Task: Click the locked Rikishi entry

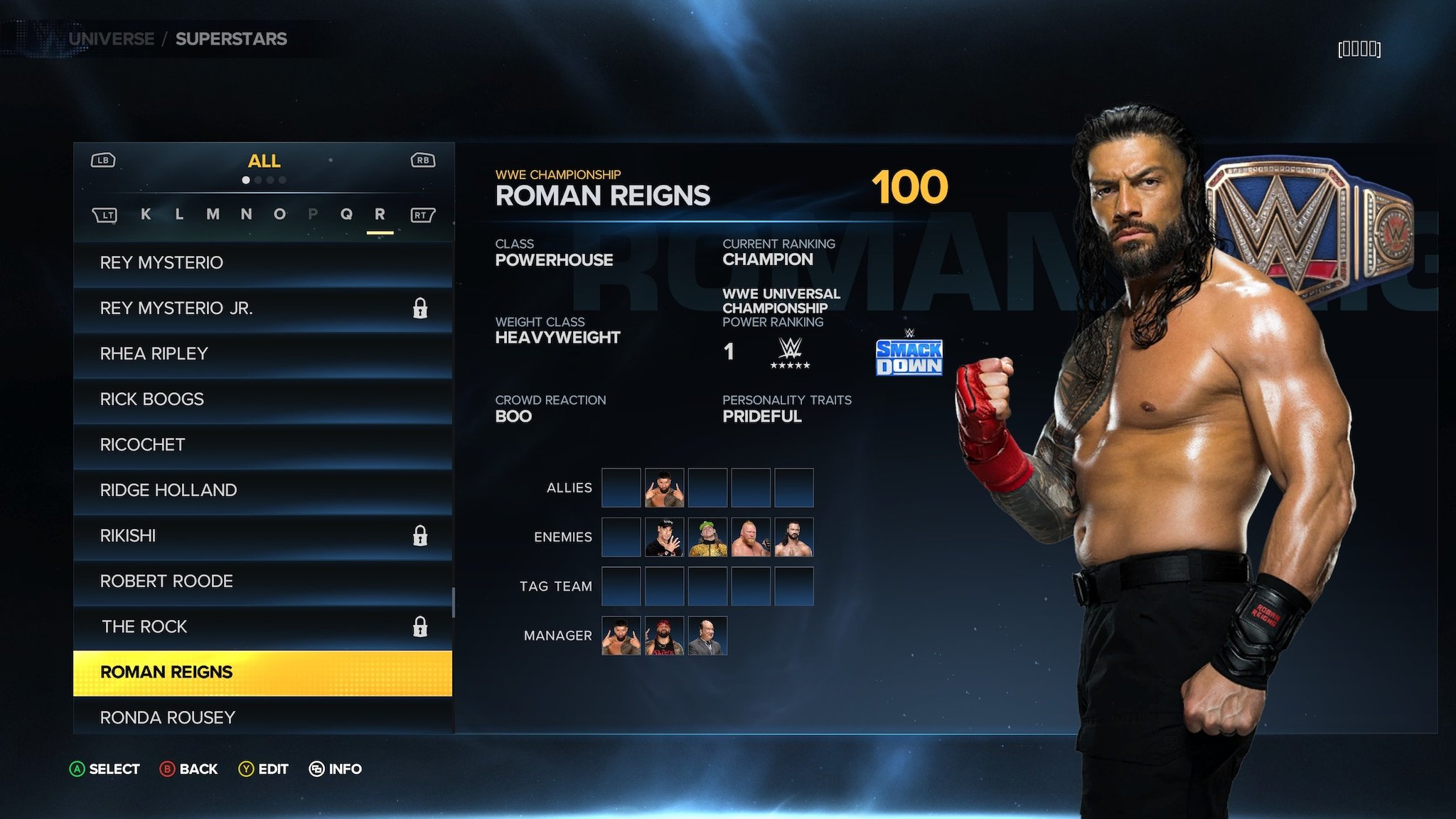Action: coord(262,536)
